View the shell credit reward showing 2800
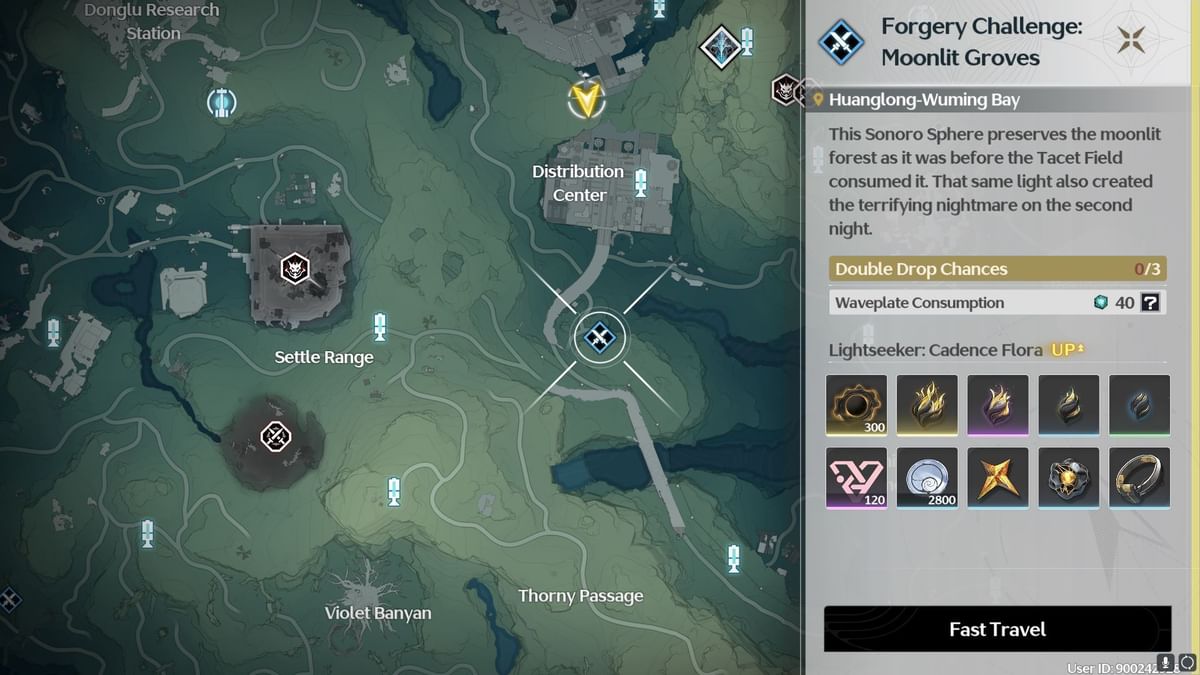Image resolution: width=1200 pixels, height=675 pixels. point(927,477)
